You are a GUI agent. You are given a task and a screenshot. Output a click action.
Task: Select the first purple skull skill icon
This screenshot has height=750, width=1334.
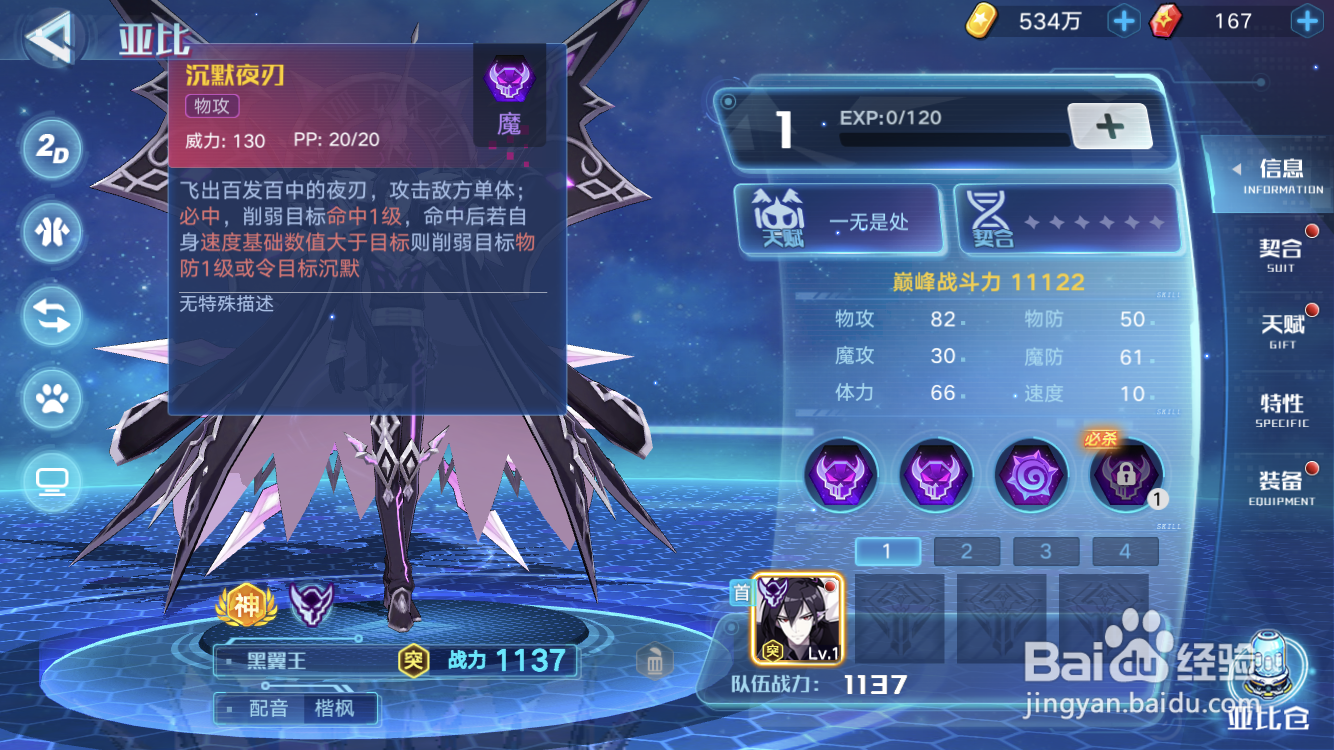841,475
